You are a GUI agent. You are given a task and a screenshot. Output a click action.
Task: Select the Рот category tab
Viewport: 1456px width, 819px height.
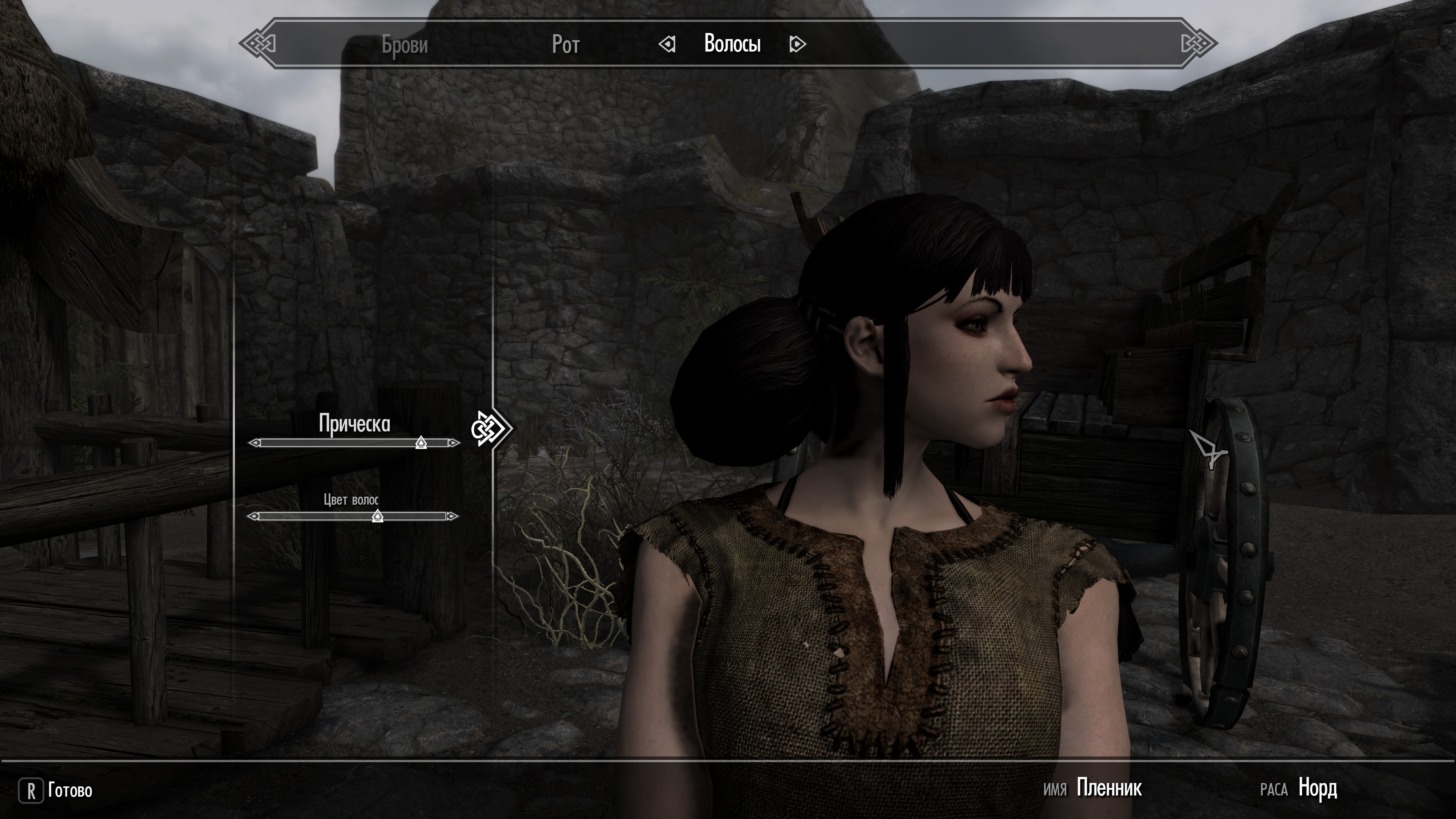coord(565,44)
